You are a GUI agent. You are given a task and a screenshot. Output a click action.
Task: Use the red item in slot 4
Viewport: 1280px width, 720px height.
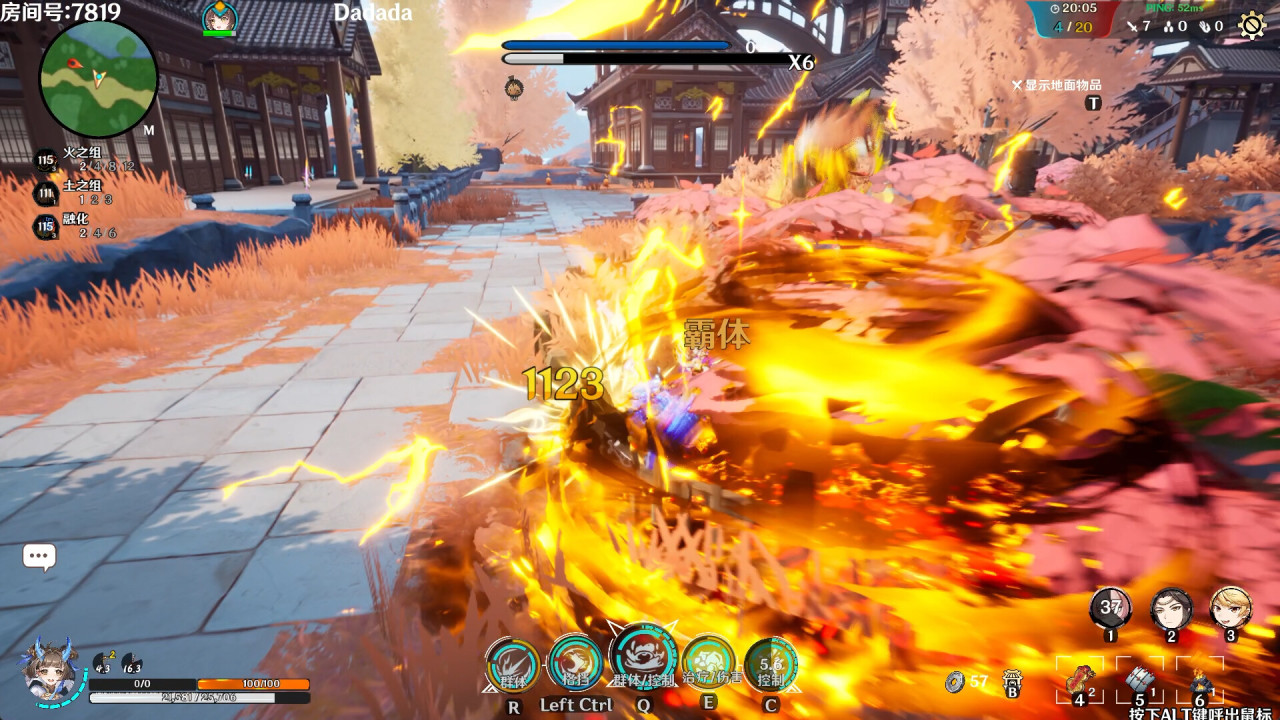click(x=1080, y=681)
